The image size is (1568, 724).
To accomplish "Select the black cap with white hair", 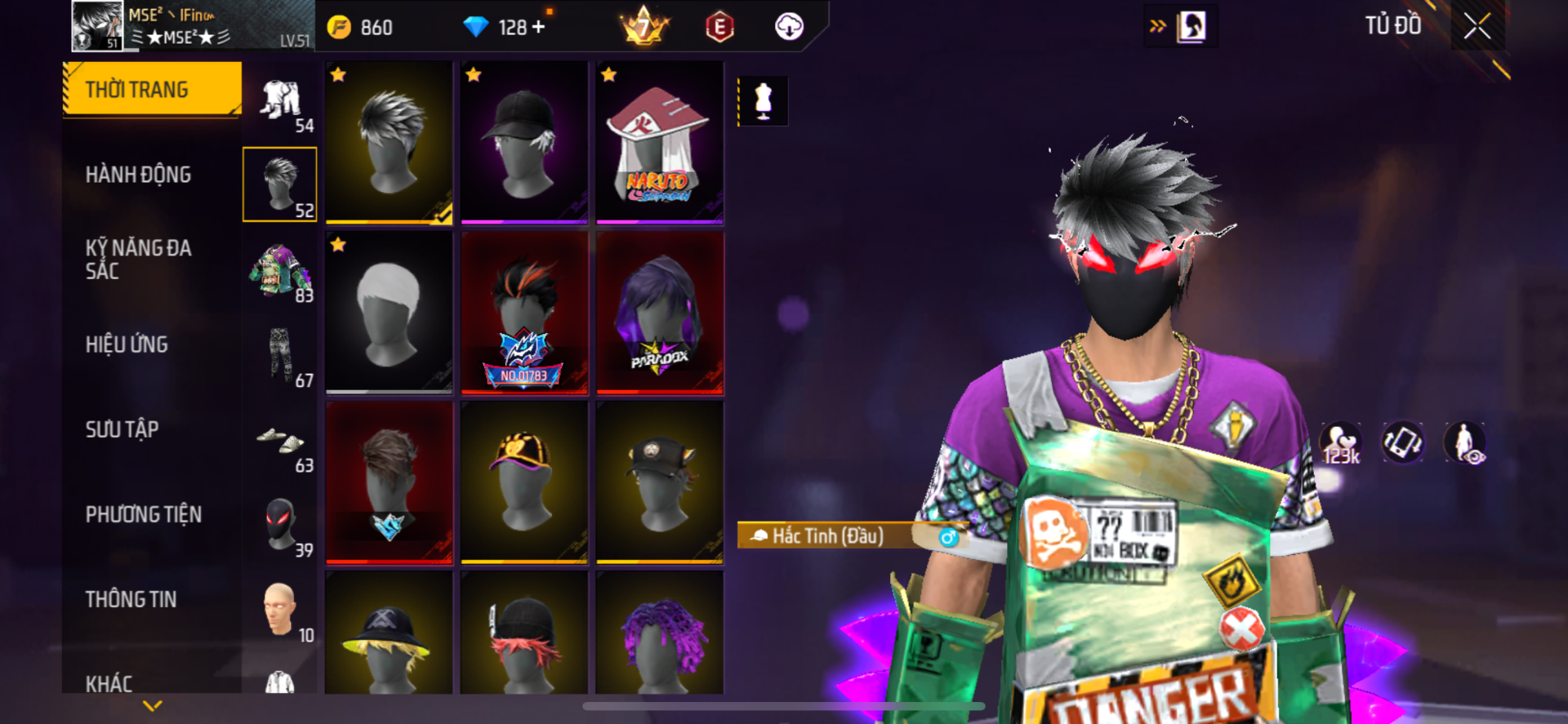I will tap(524, 142).
